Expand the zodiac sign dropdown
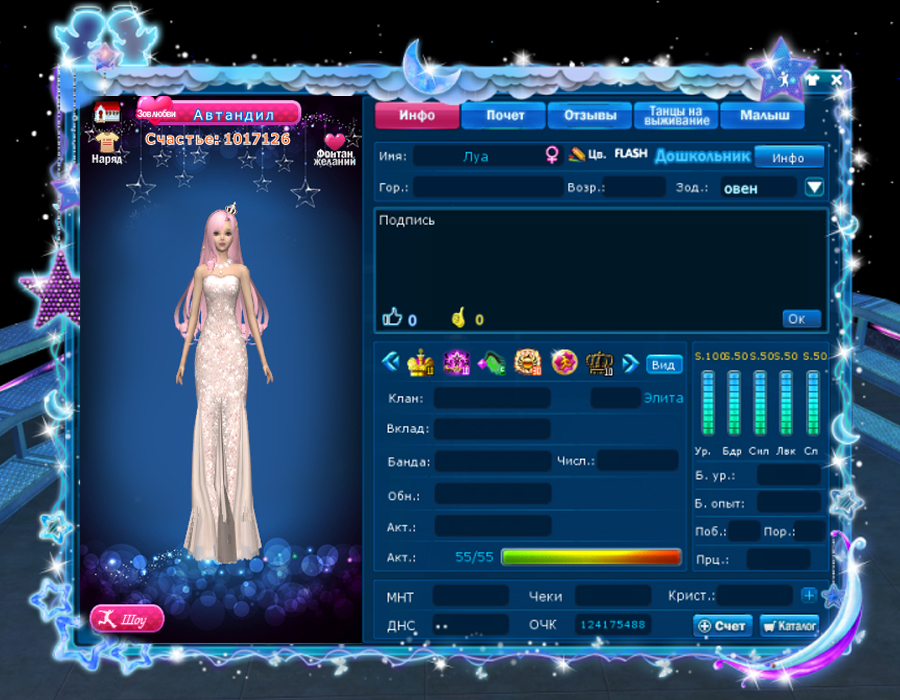900x700 pixels. coord(814,187)
